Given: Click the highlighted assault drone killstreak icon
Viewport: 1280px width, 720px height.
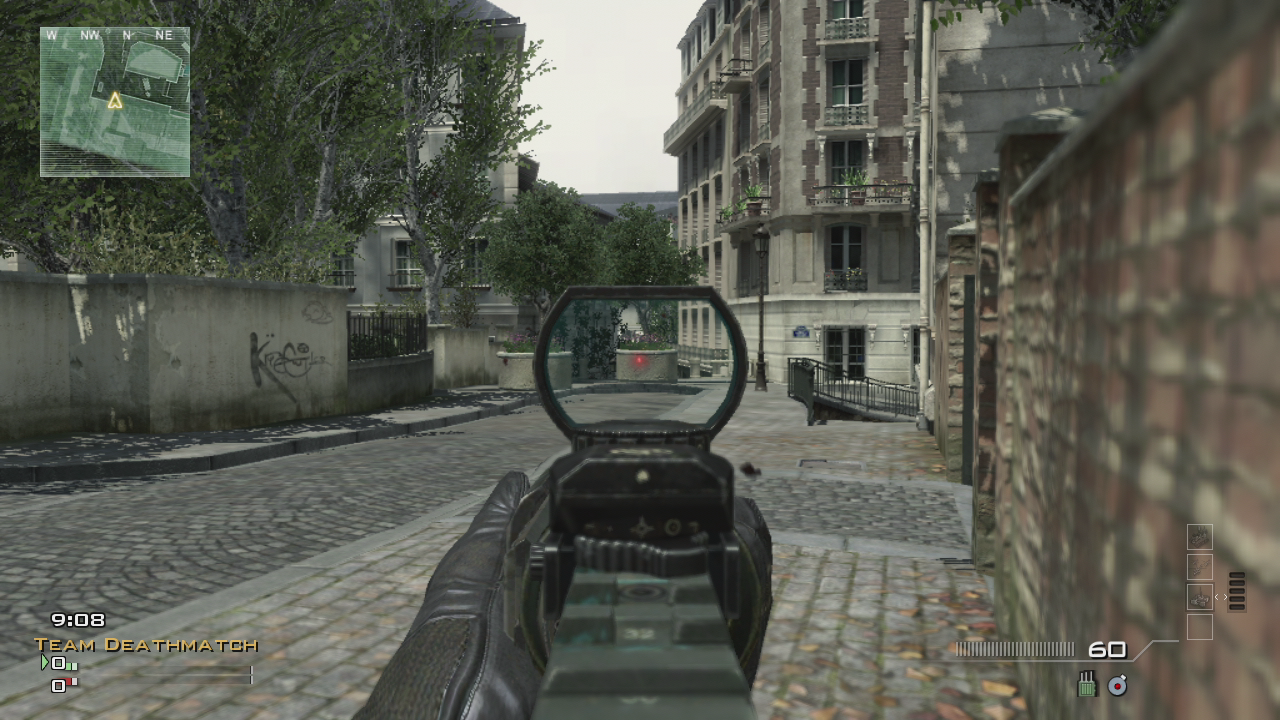Looking at the screenshot, I should [x=1200, y=597].
